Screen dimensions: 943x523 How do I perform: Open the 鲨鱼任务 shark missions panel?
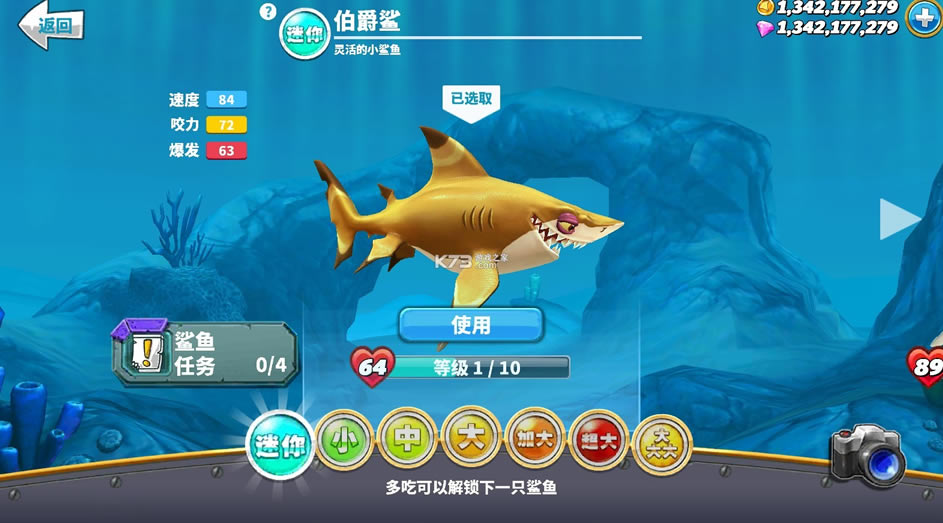click(x=206, y=354)
